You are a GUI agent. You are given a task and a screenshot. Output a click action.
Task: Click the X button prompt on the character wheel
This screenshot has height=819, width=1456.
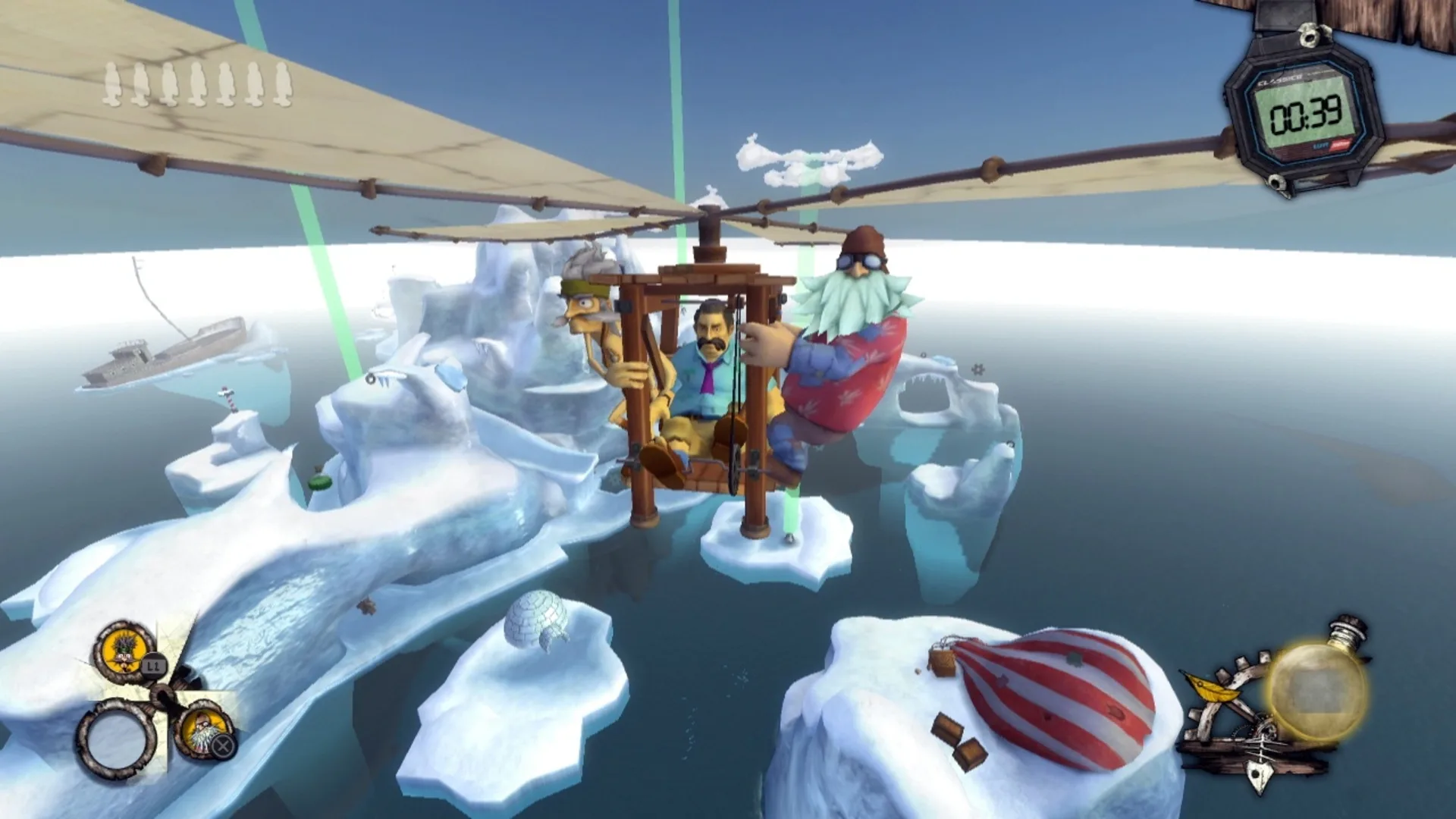click(224, 745)
